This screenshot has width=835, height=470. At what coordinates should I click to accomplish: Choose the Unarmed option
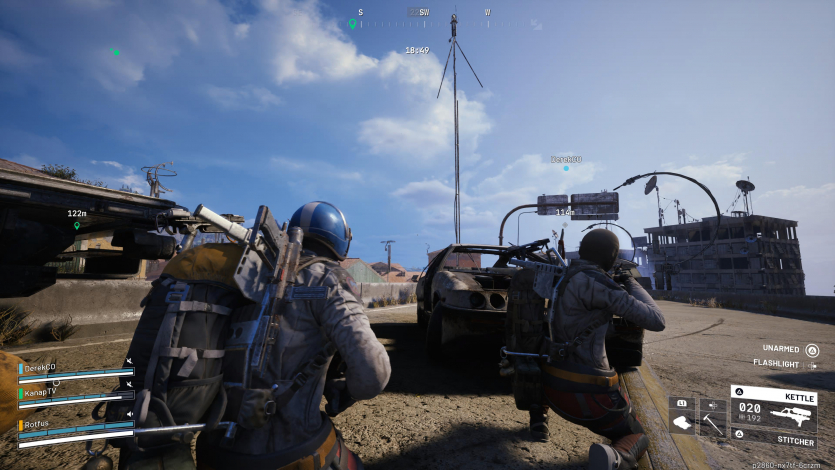pos(780,350)
